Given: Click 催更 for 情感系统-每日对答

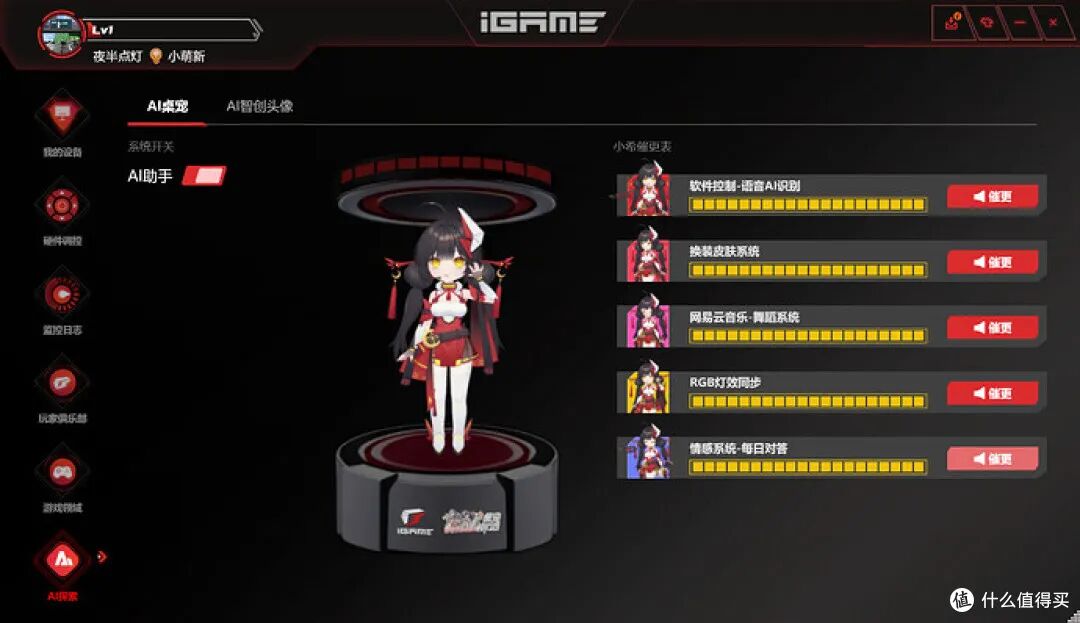Looking at the screenshot, I should tap(992, 459).
